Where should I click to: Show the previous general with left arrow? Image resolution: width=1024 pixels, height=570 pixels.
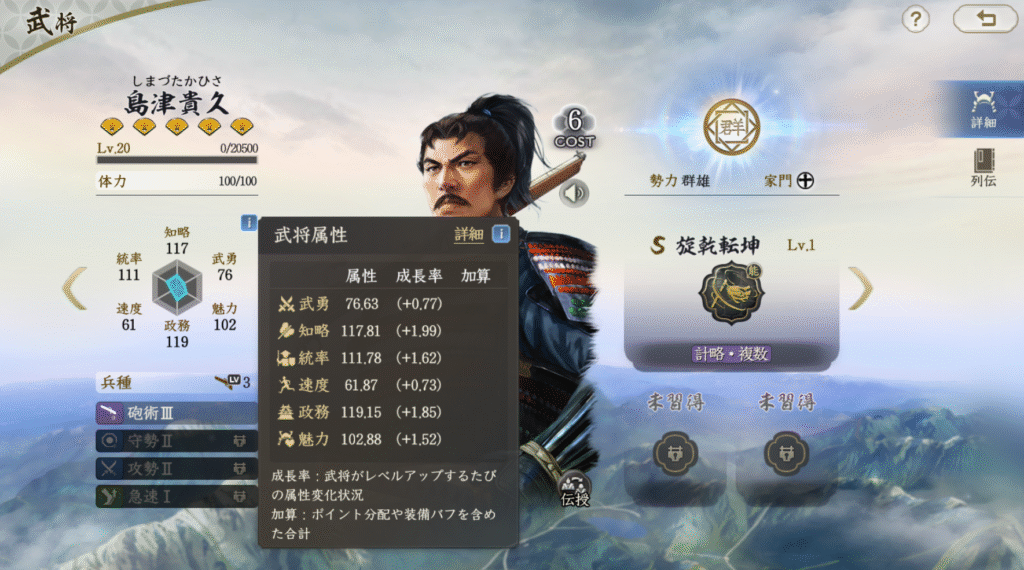coord(75,288)
